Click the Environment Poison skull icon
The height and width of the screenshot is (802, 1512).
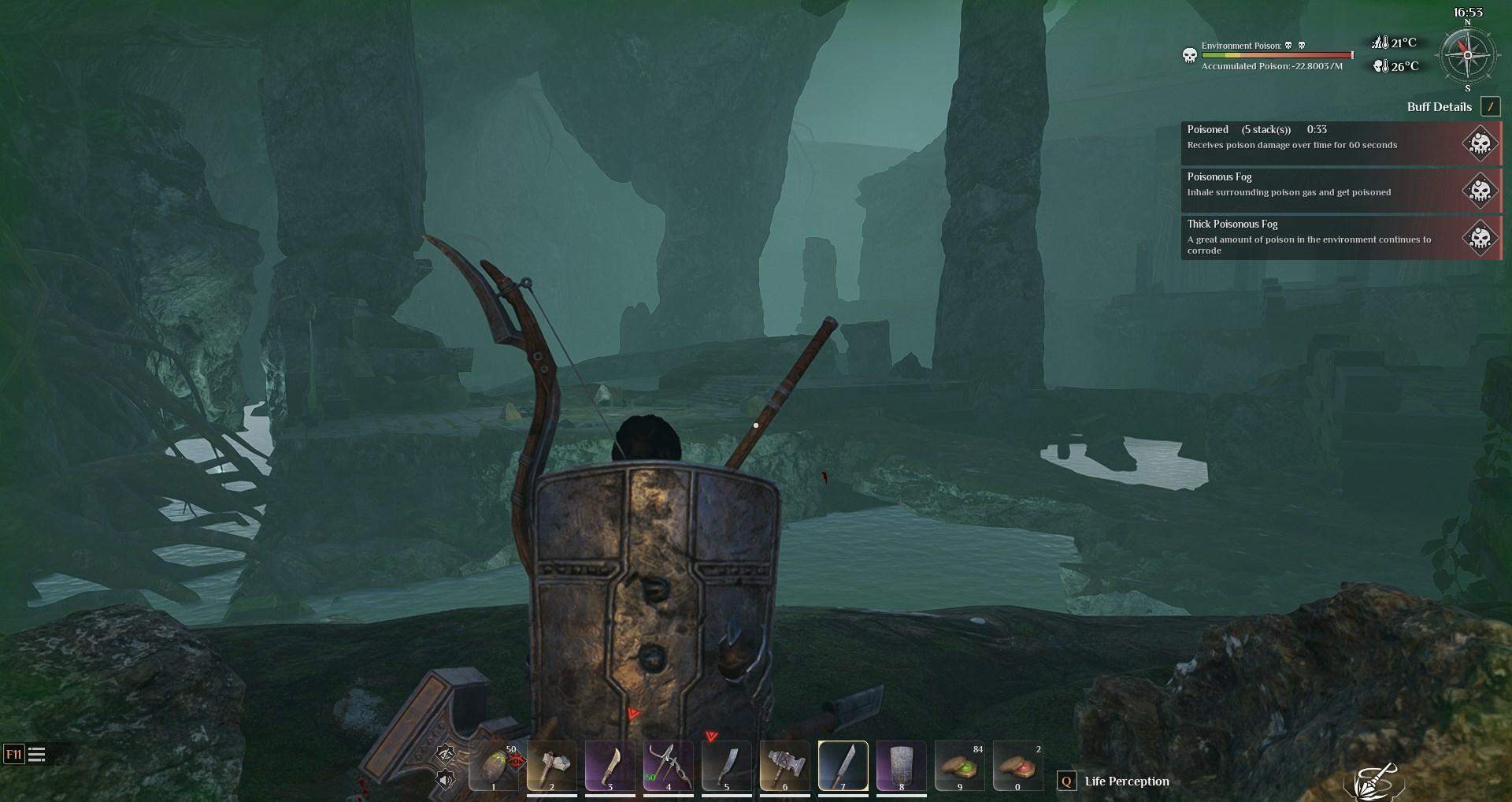1190,55
